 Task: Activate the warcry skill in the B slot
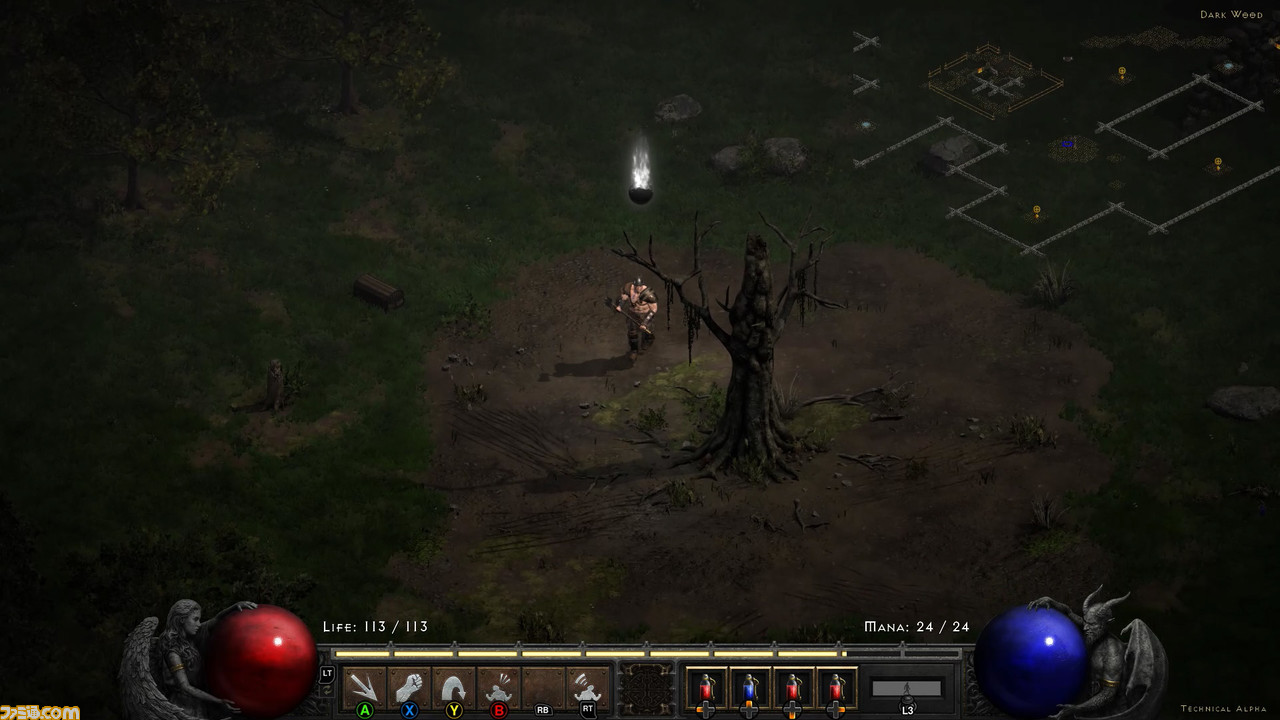tap(498, 687)
